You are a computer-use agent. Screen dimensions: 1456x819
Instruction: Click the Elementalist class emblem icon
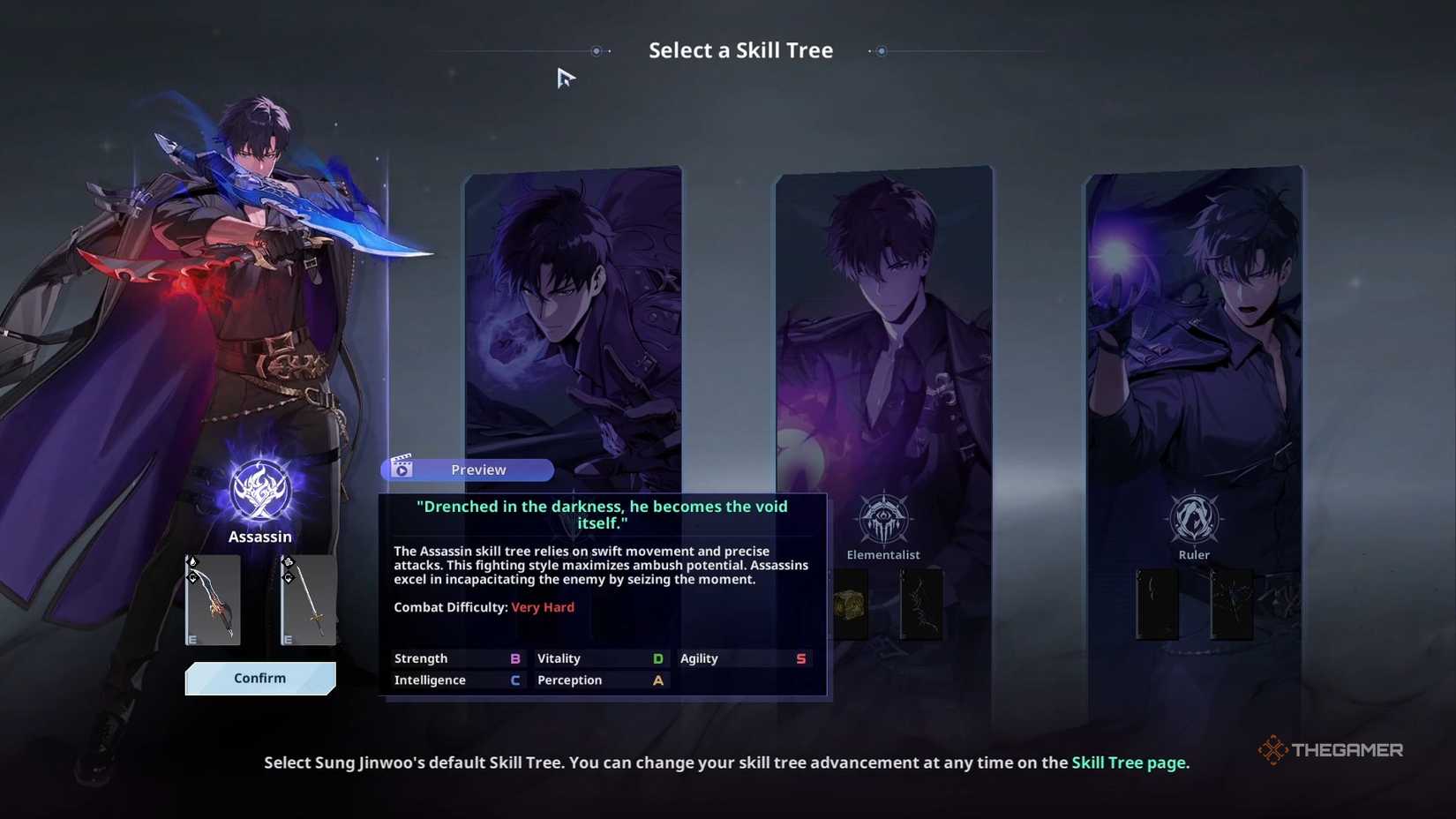coord(882,520)
